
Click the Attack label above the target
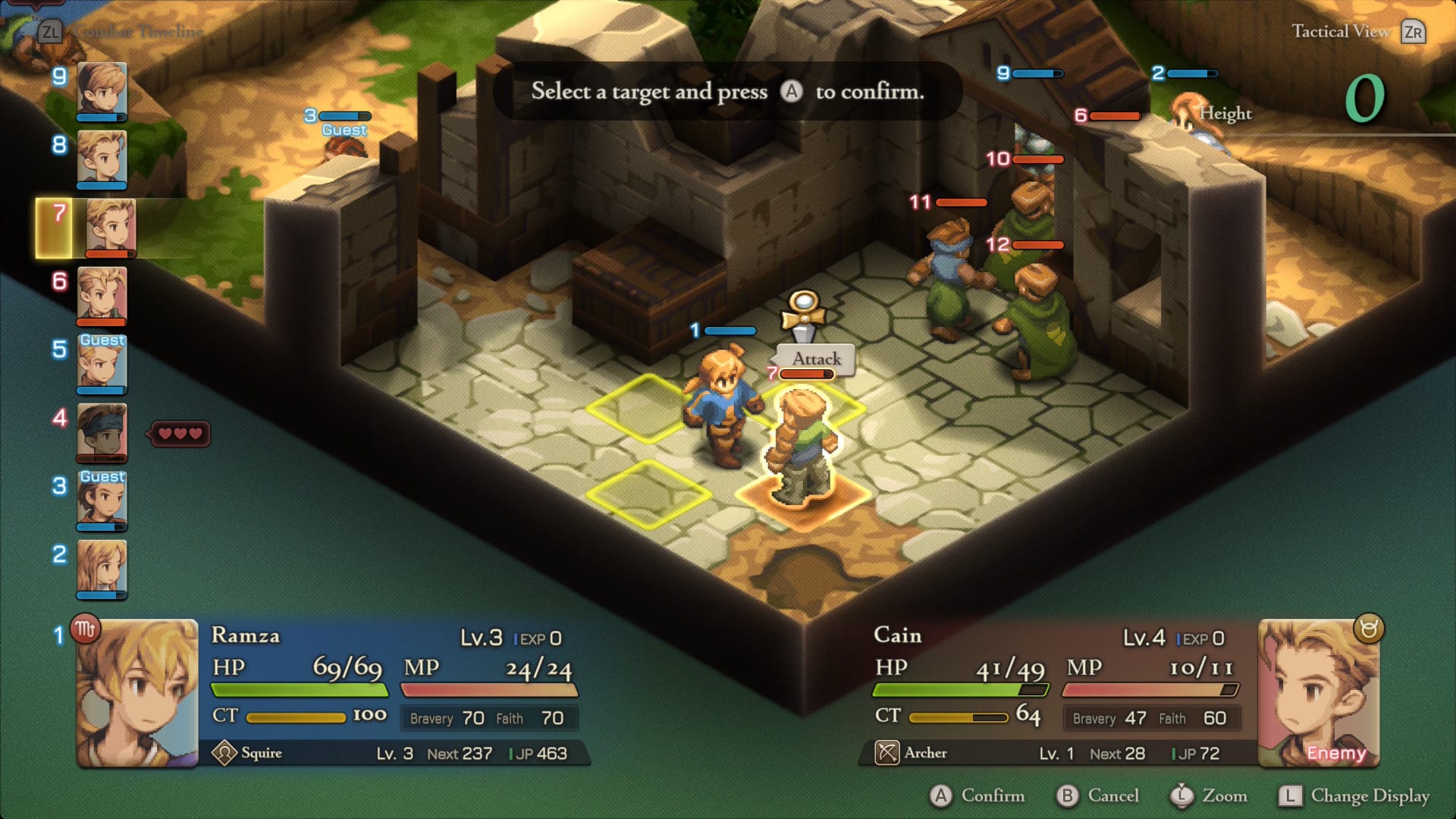[x=817, y=359]
